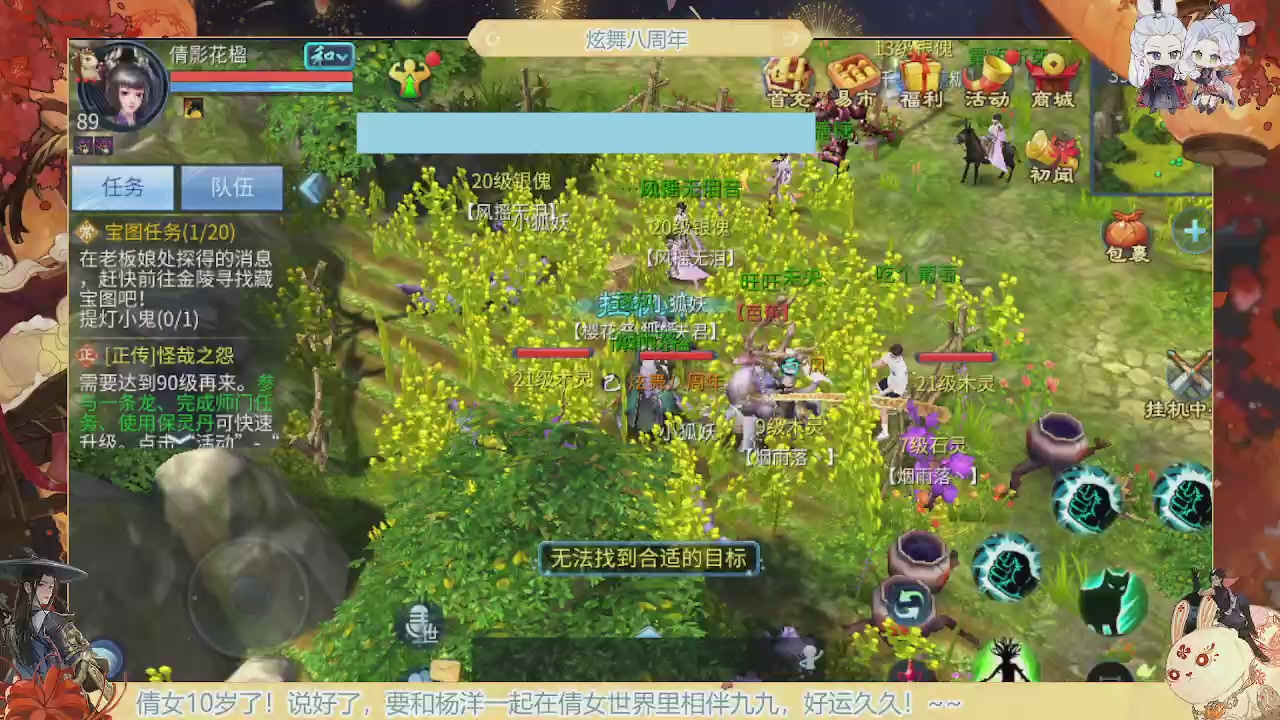Toggle the 和 peace-mode indicator
The image size is (1280, 720).
(322, 57)
